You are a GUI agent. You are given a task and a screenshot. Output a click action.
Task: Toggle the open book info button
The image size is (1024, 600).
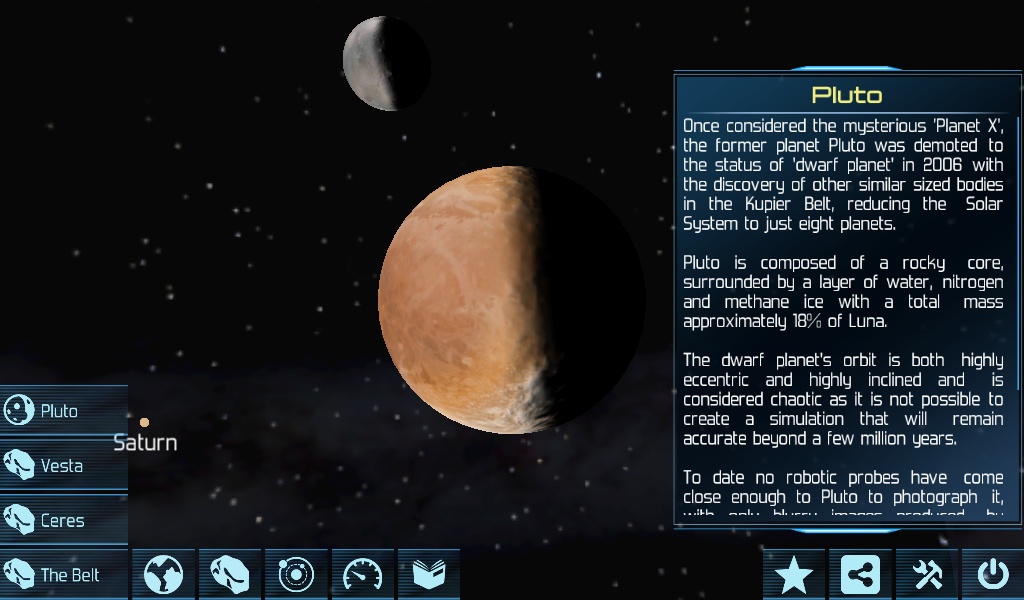[x=428, y=575]
